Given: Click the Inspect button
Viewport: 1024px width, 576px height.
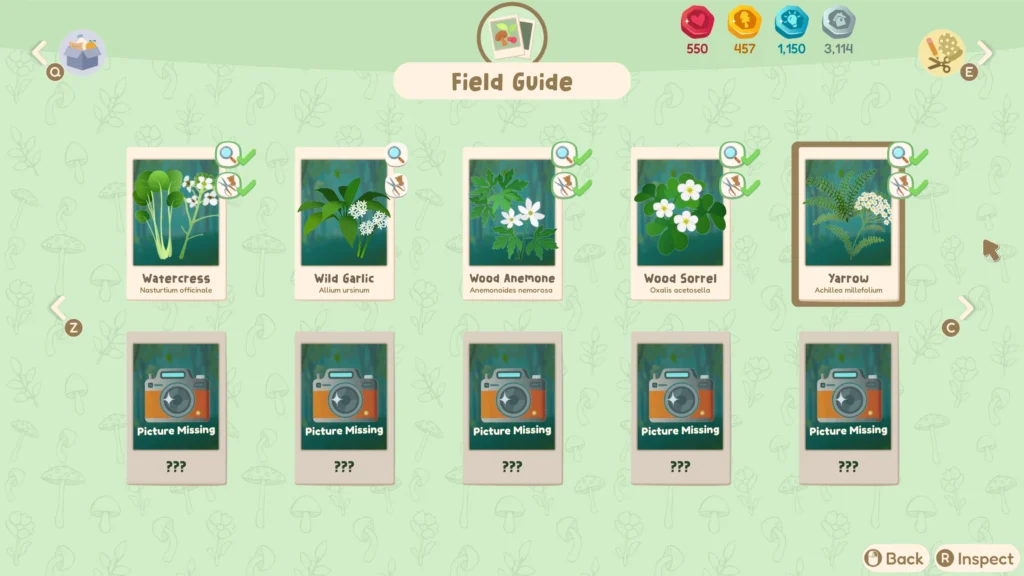Looking at the screenshot, I should [976, 558].
